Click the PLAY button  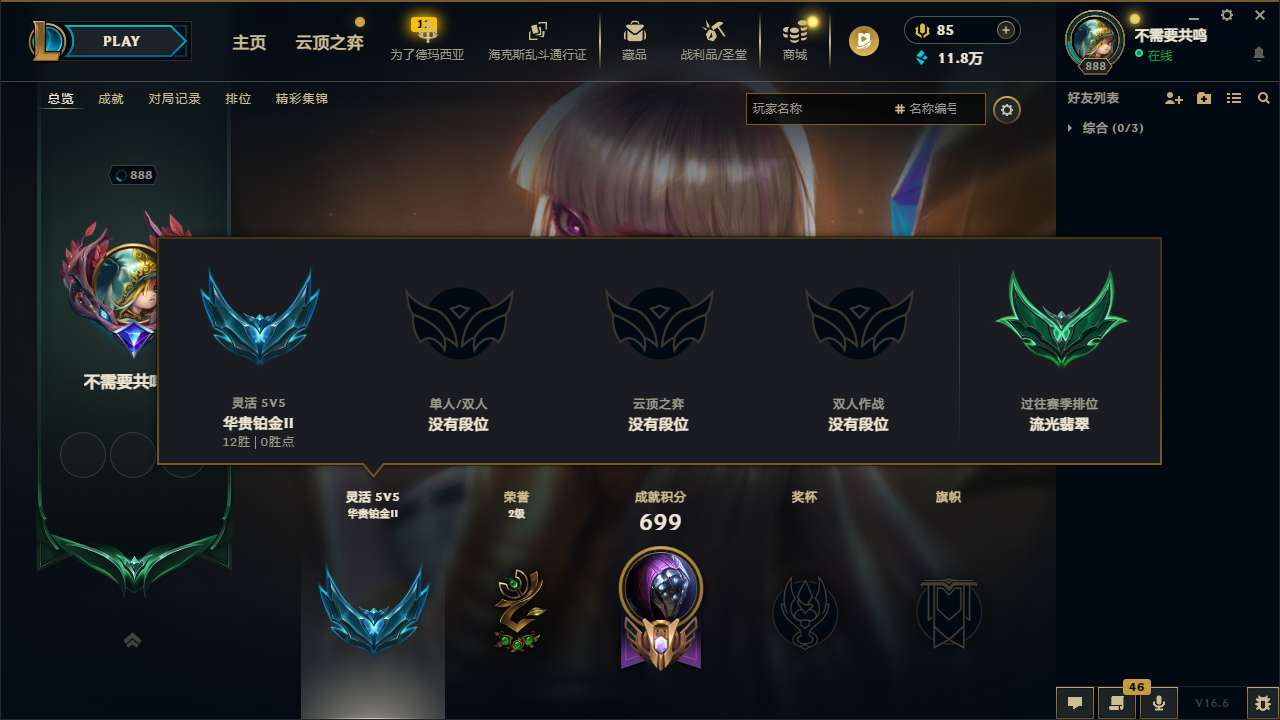(x=122, y=41)
